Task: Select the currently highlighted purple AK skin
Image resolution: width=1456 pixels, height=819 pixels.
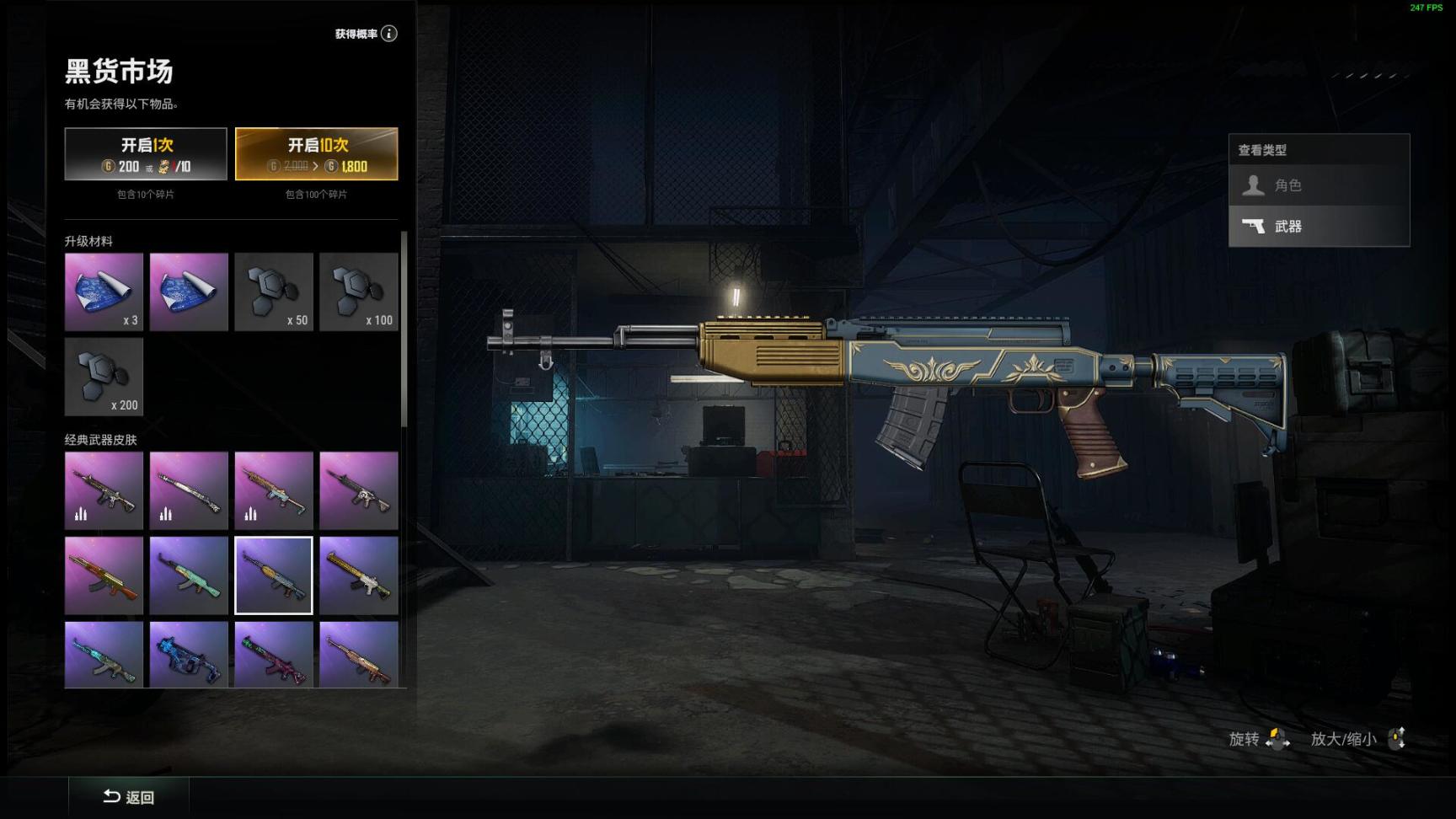Action: (273, 575)
